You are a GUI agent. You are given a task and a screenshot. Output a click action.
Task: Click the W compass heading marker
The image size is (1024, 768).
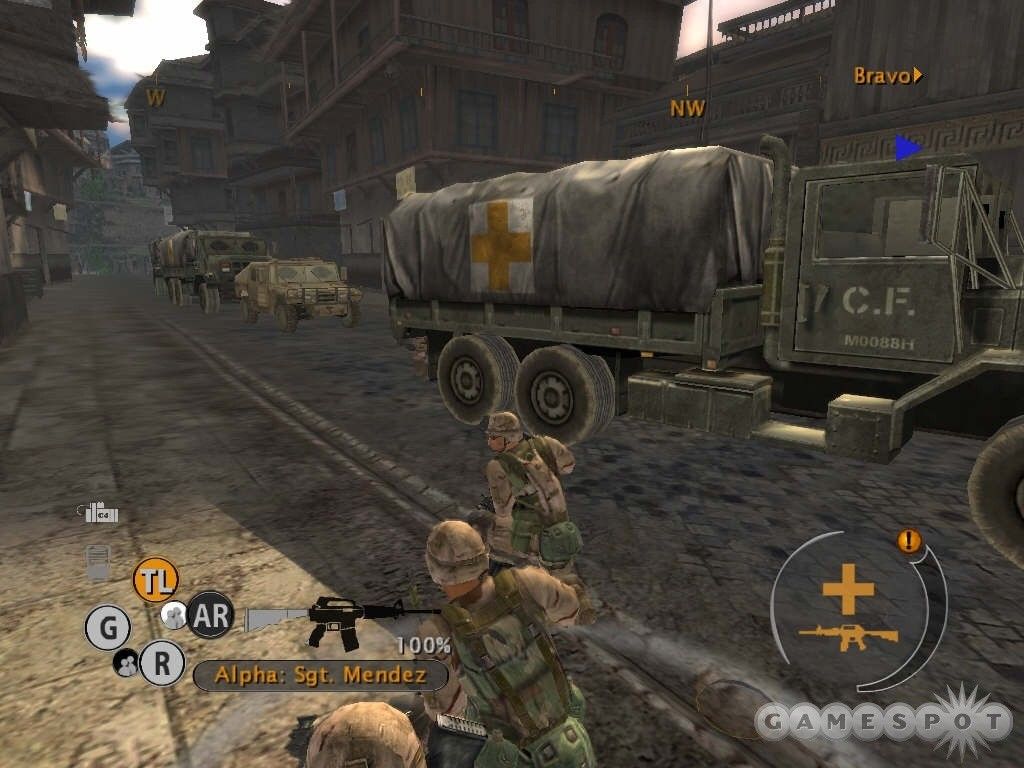[156, 97]
